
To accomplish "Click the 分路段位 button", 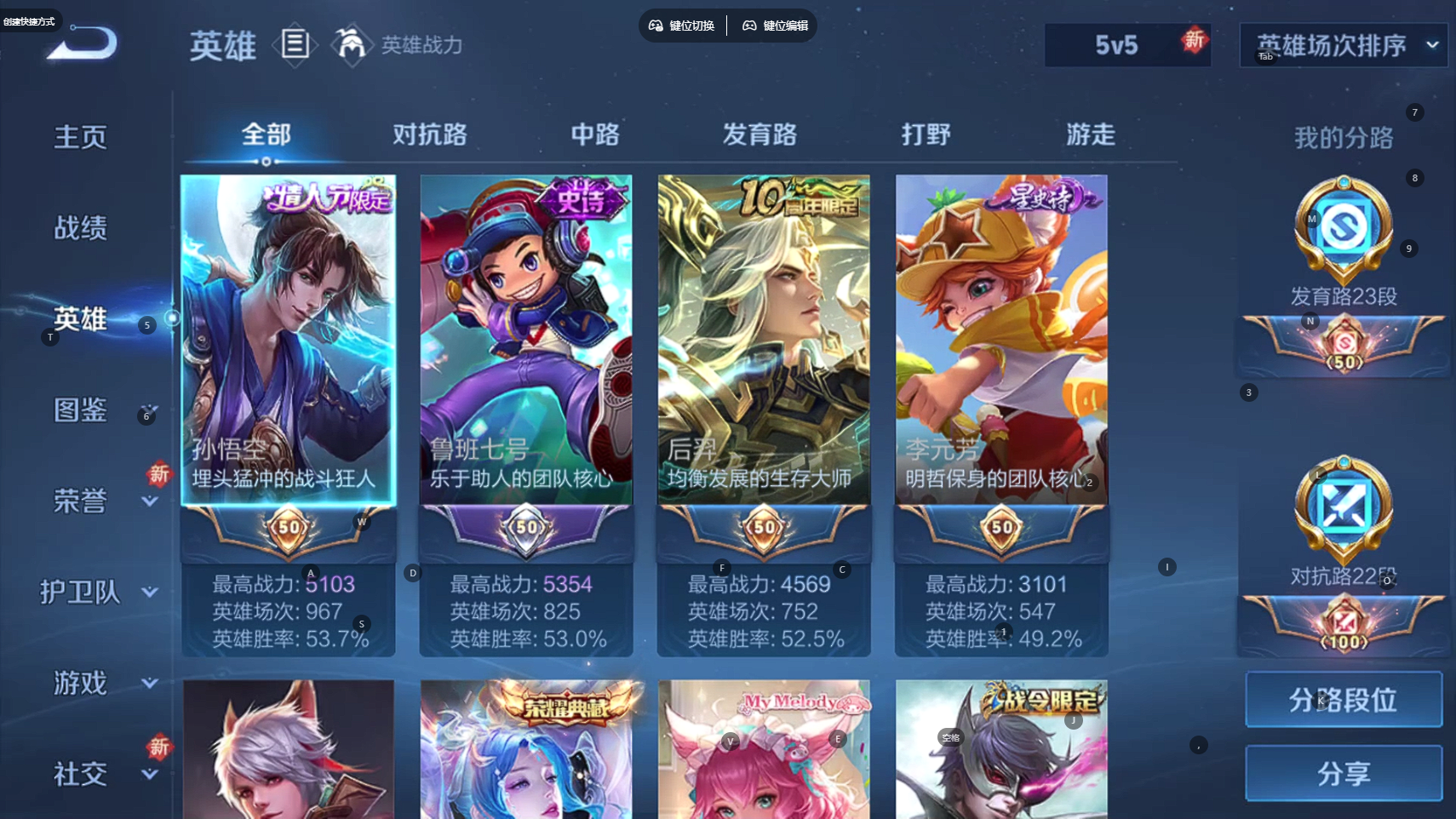I will tap(1343, 700).
